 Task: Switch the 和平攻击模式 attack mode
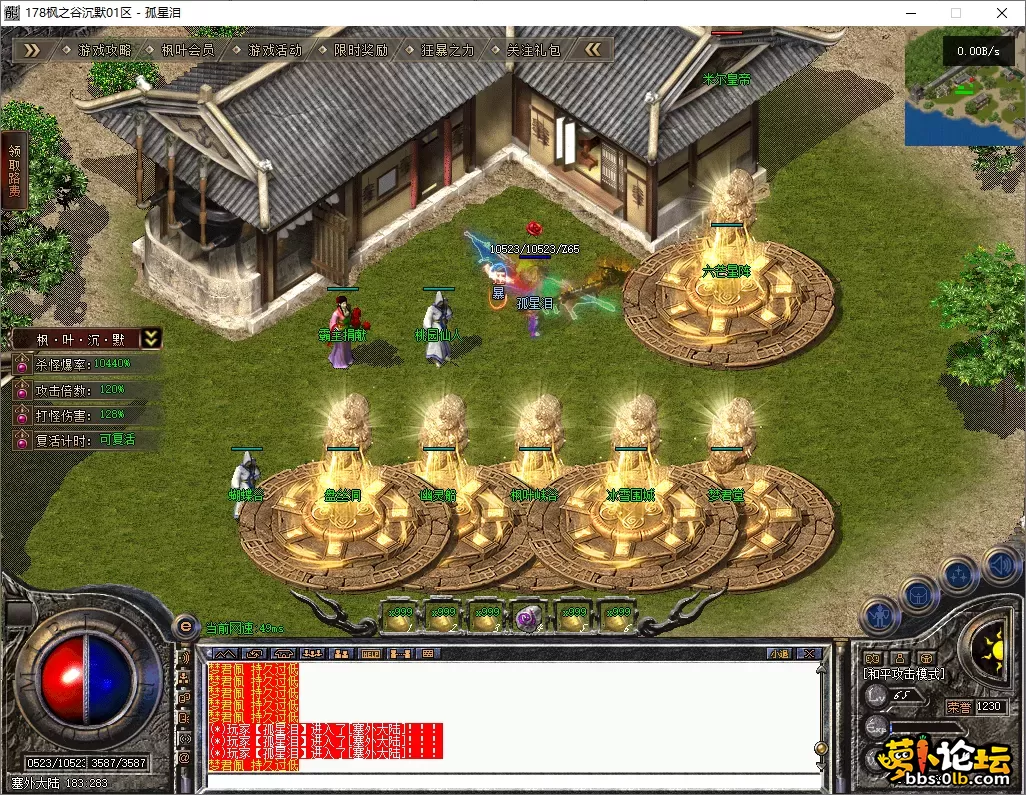904,674
